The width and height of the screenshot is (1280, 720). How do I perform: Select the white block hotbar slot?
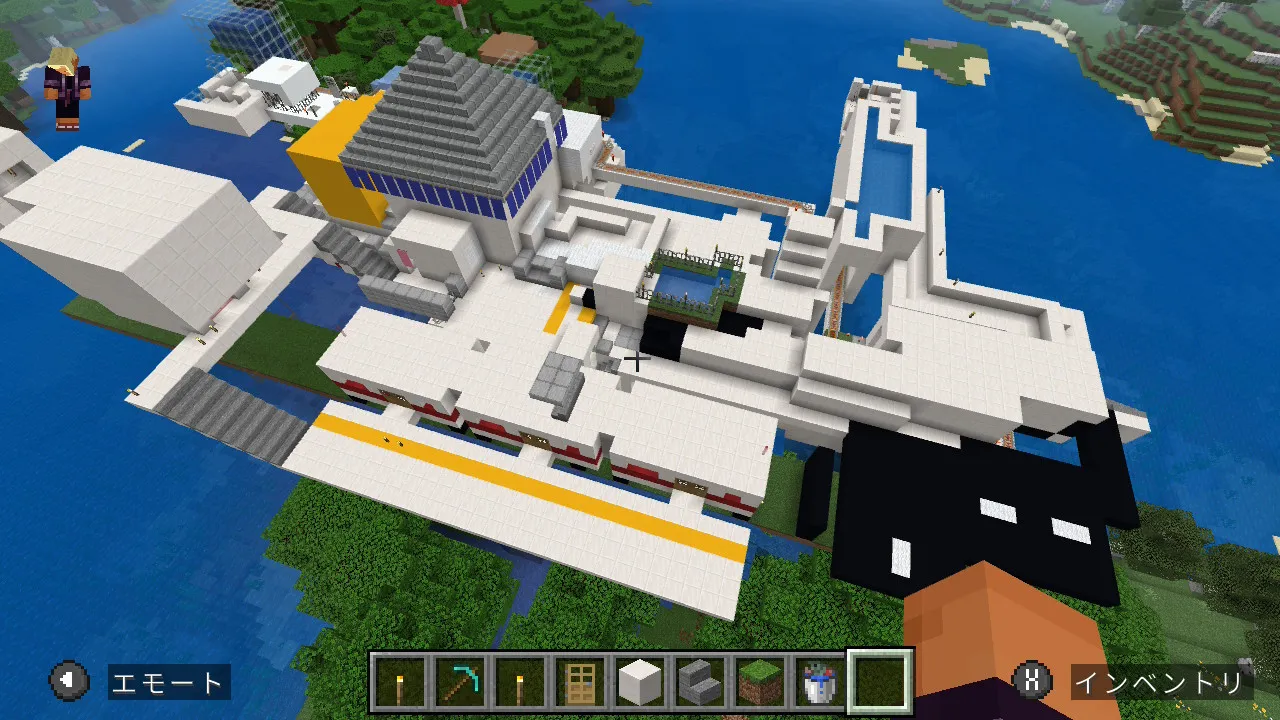640,682
